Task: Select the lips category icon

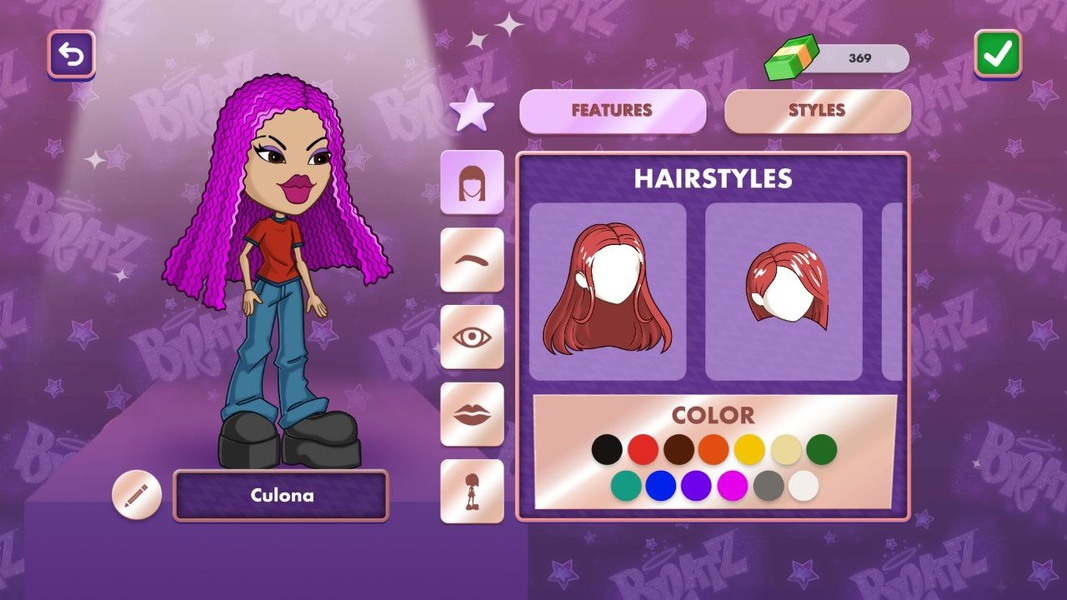Action: [472, 414]
